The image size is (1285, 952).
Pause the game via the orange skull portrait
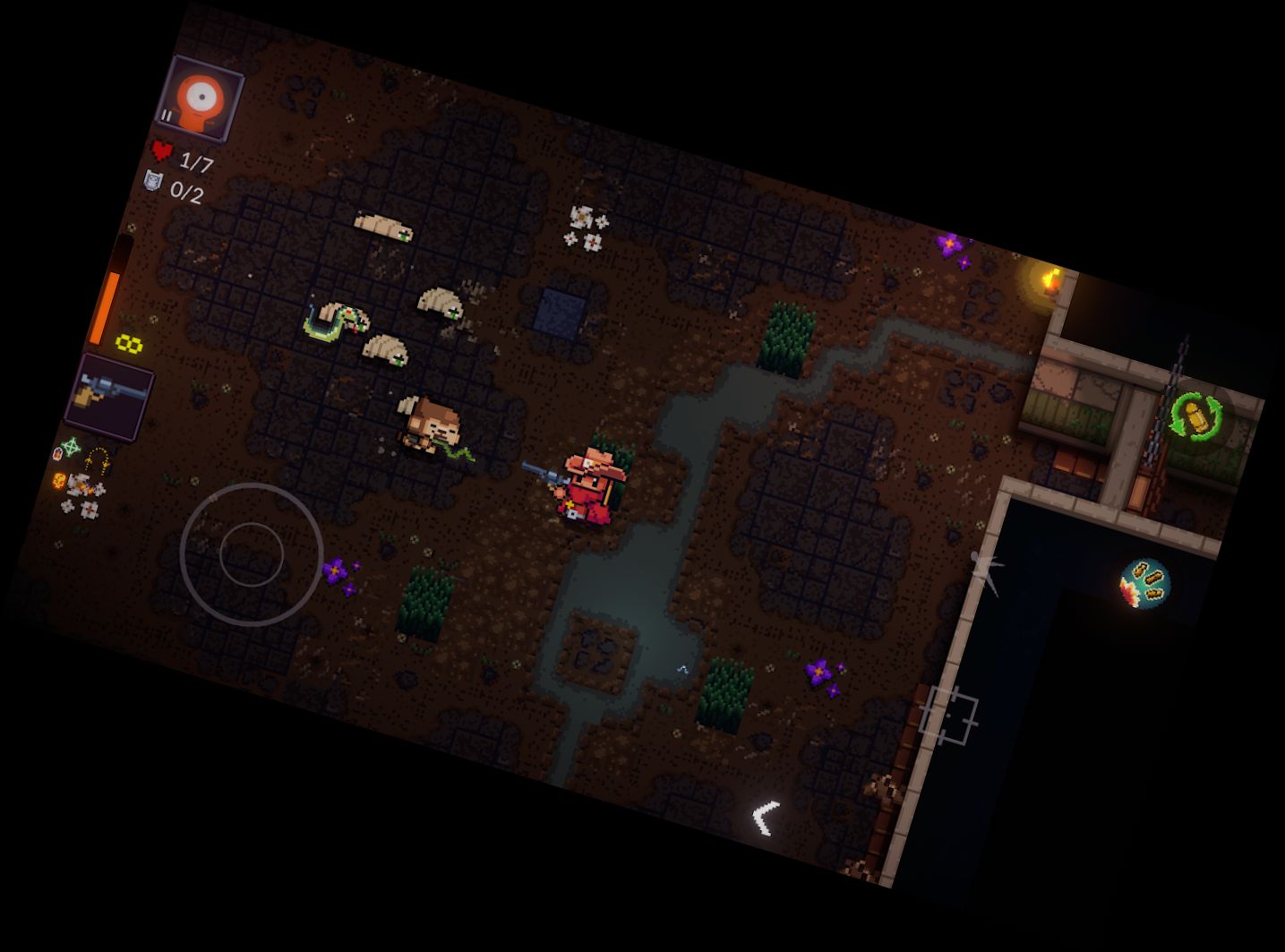pyautogui.click(x=201, y=99)
